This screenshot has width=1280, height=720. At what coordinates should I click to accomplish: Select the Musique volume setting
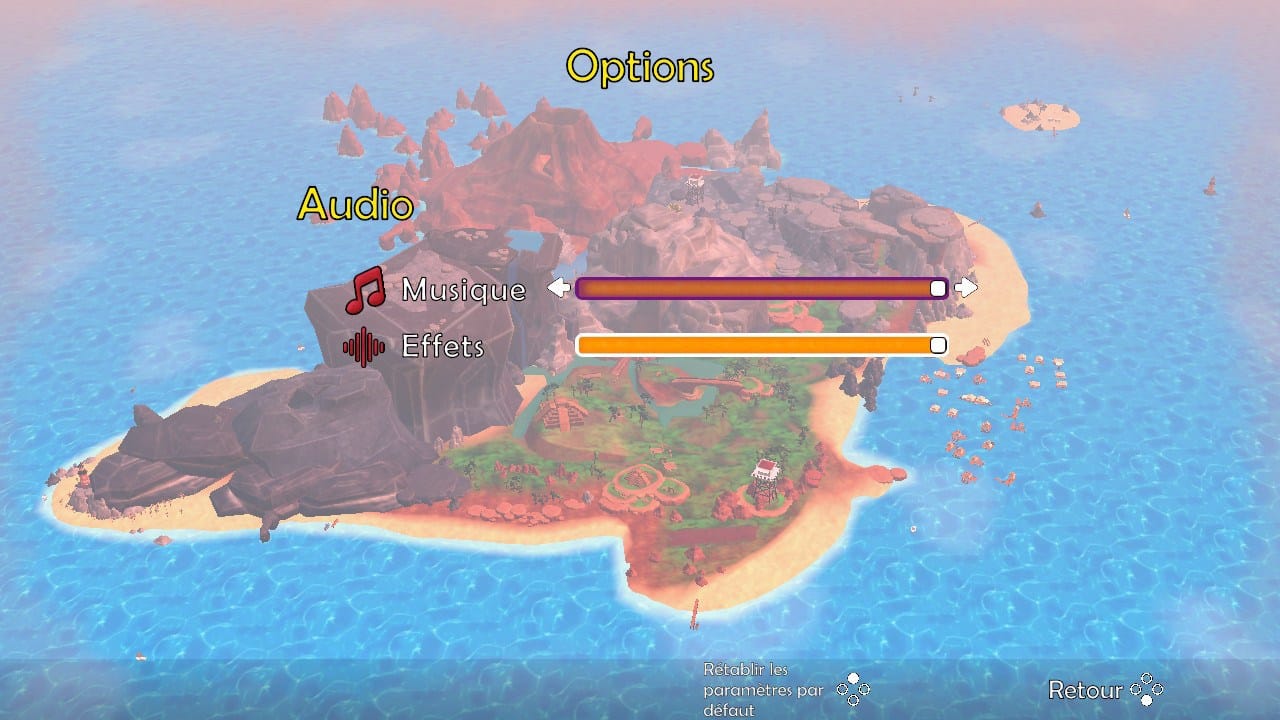coord(462,290)
